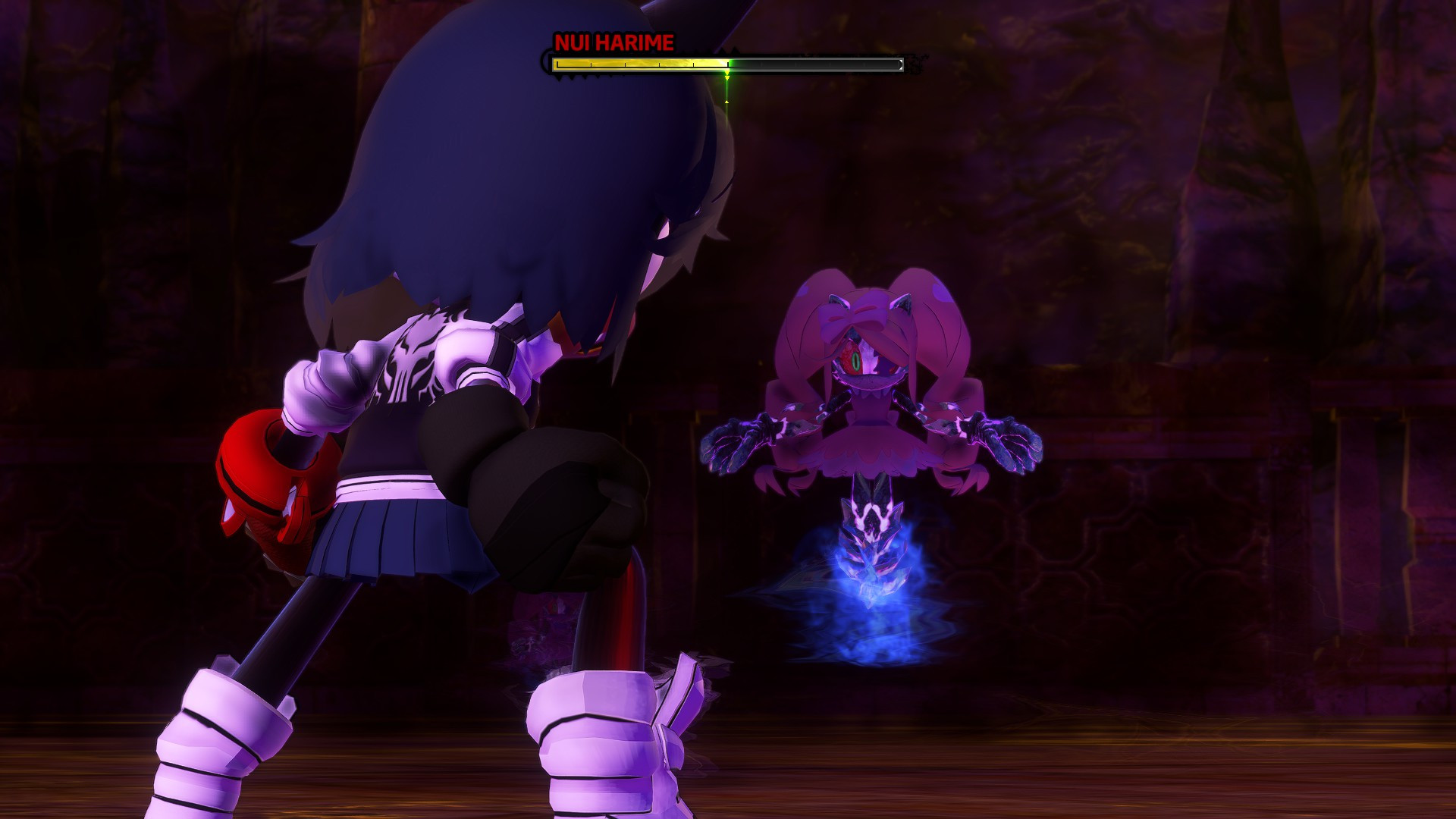Click the glowing green segment of the health bar

[730, 64]
